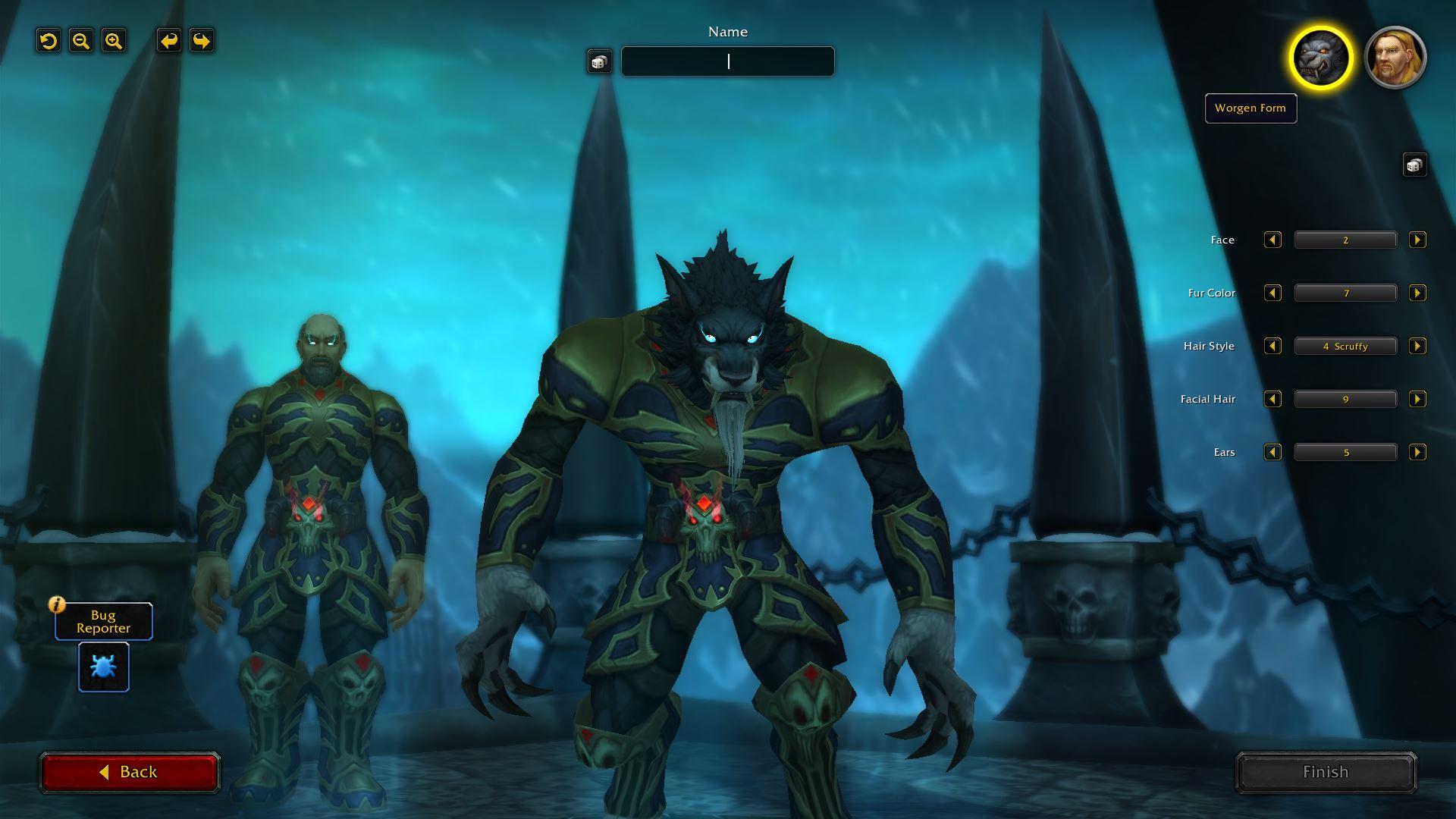1456x819 pixels.
Task: Increase the Ears selection value
Action: click(x=1417, y=452)
